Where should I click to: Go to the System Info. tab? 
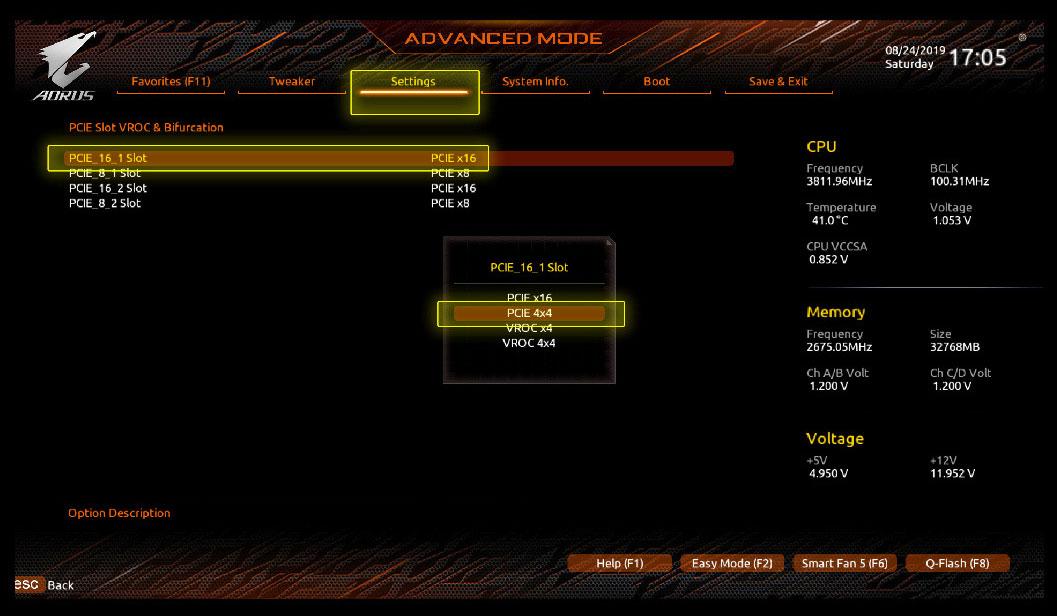point(535,82)
